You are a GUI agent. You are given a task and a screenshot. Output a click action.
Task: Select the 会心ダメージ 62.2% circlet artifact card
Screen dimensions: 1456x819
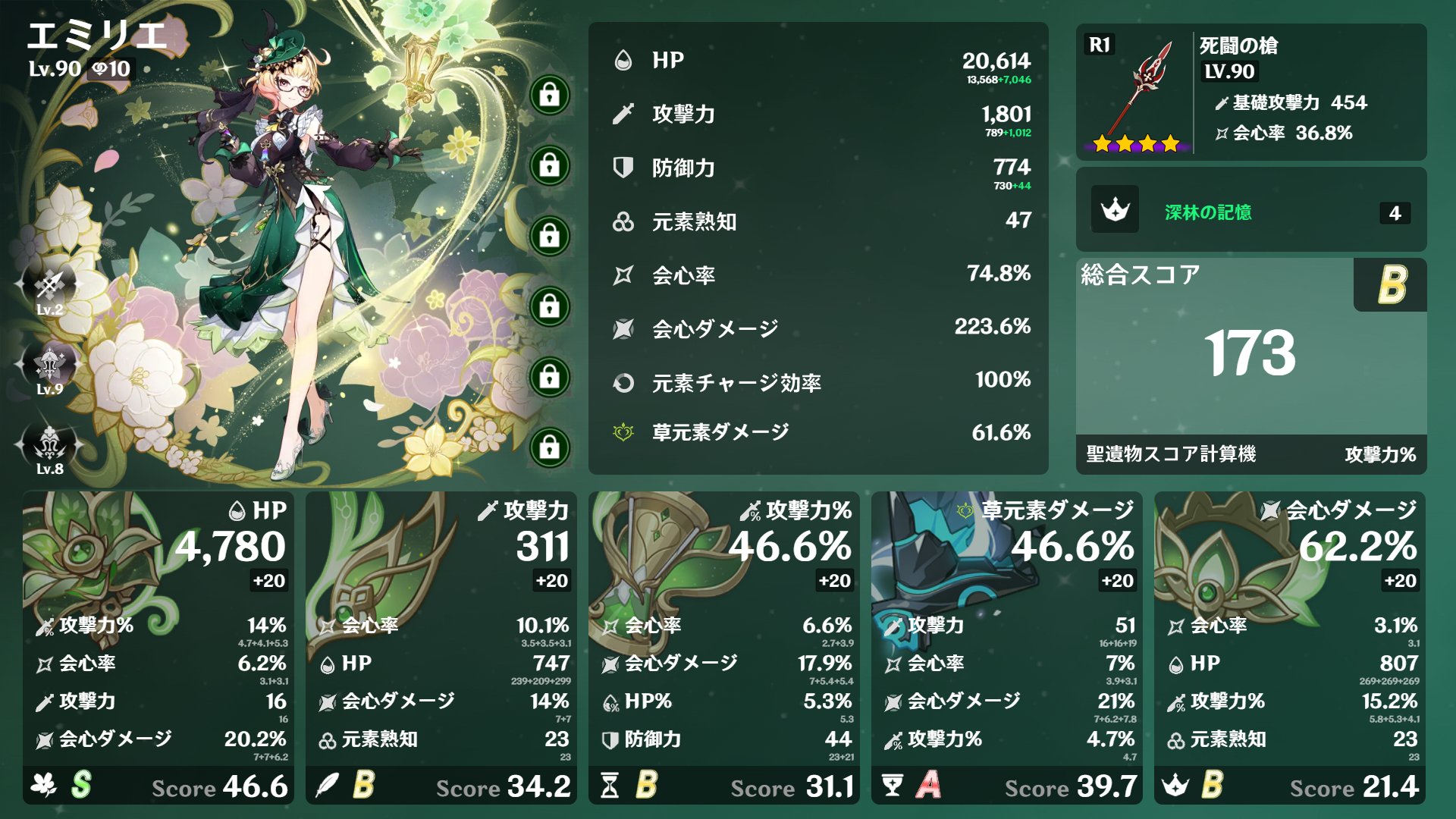(x=1289, y=647)
